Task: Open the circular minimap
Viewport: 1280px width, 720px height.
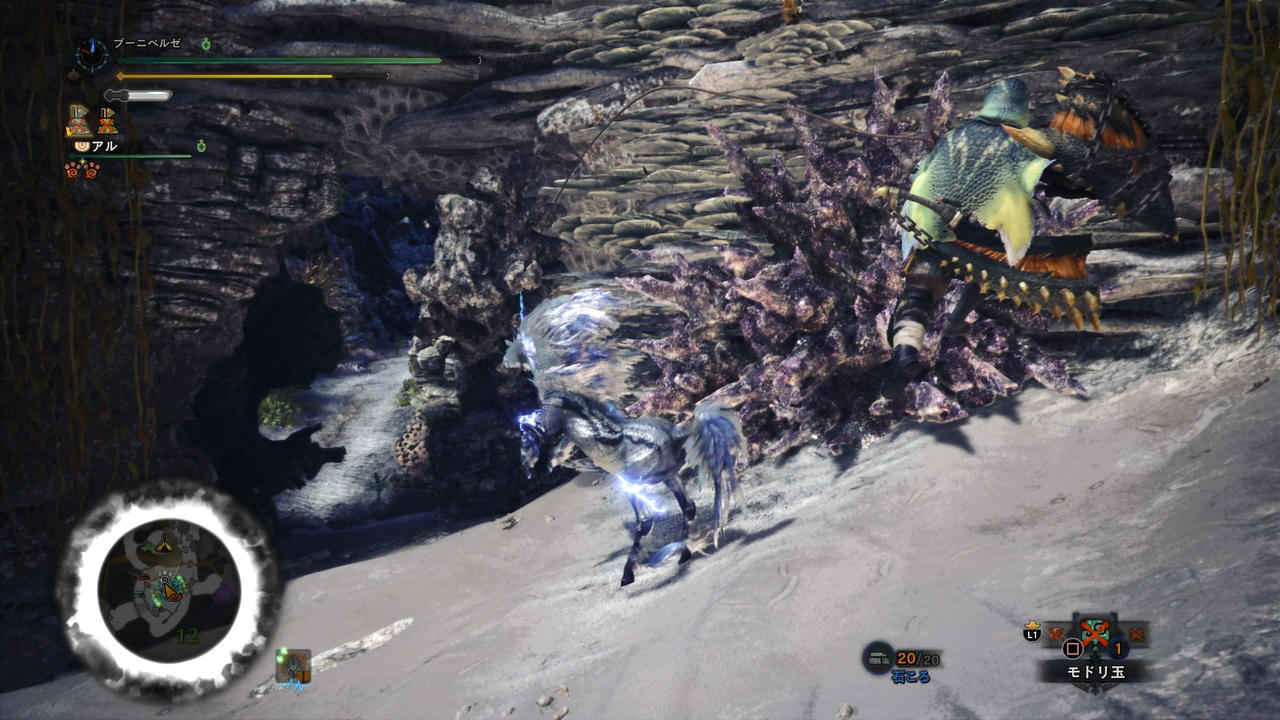Action: 168,590
